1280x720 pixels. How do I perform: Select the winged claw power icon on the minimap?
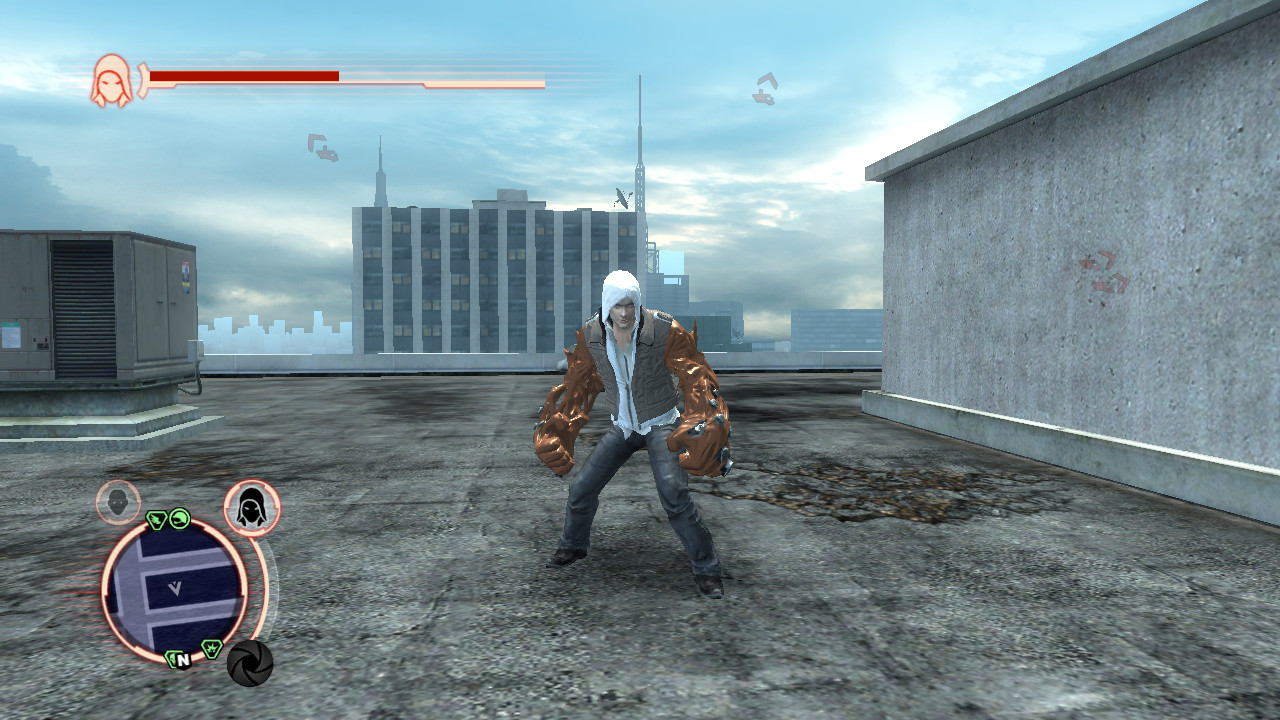click(x=156, y=519)
